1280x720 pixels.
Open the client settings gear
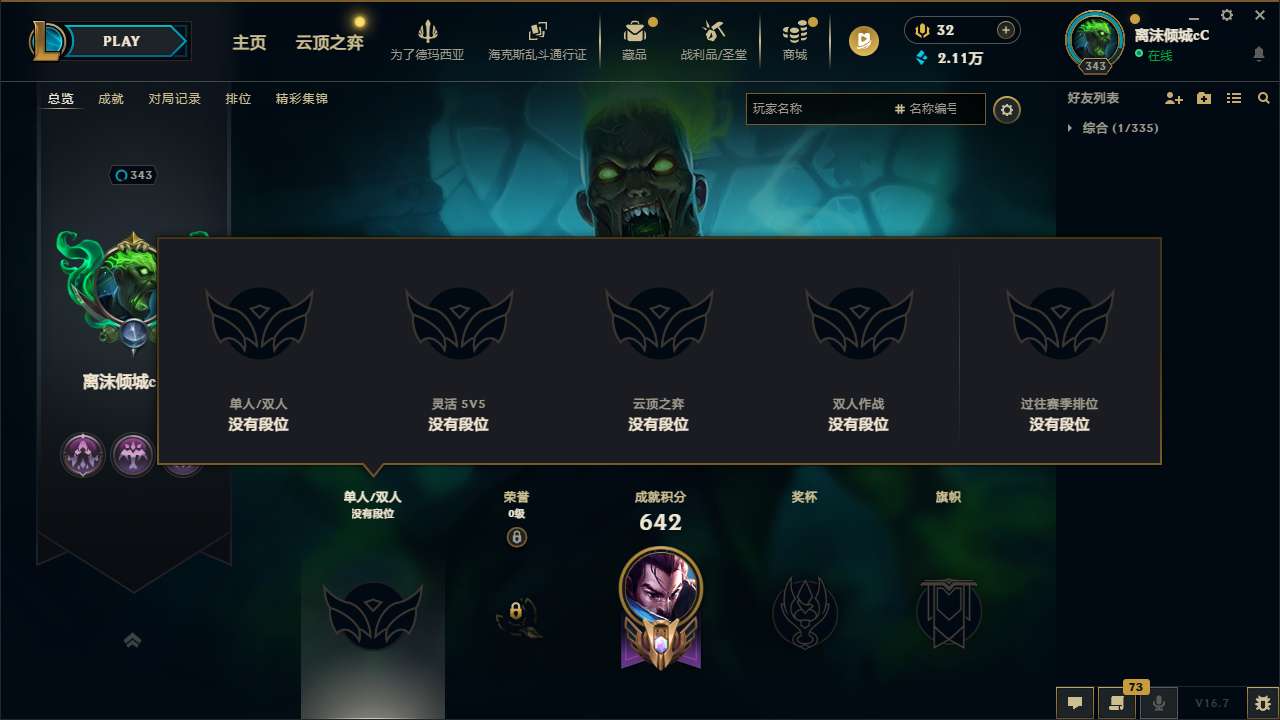pyautogui.click(x=1226, y=16)
